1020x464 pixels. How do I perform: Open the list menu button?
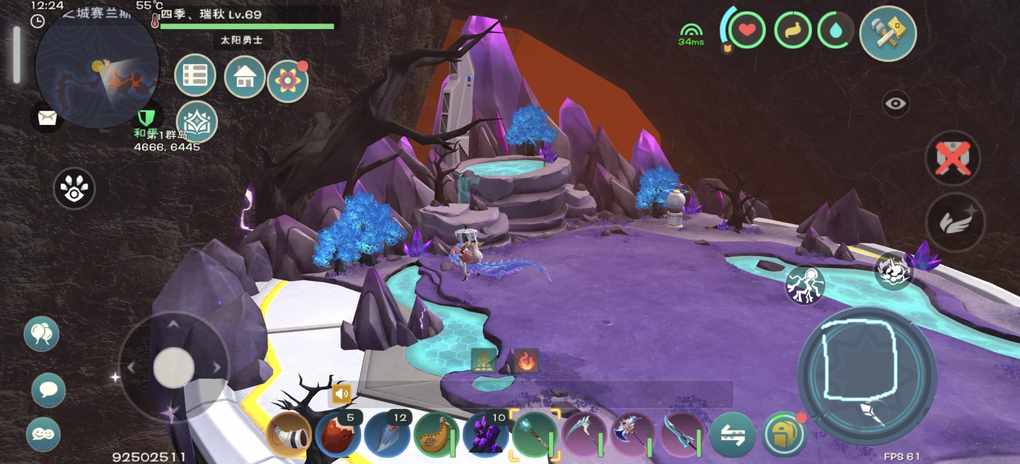[x=196, y=76]
